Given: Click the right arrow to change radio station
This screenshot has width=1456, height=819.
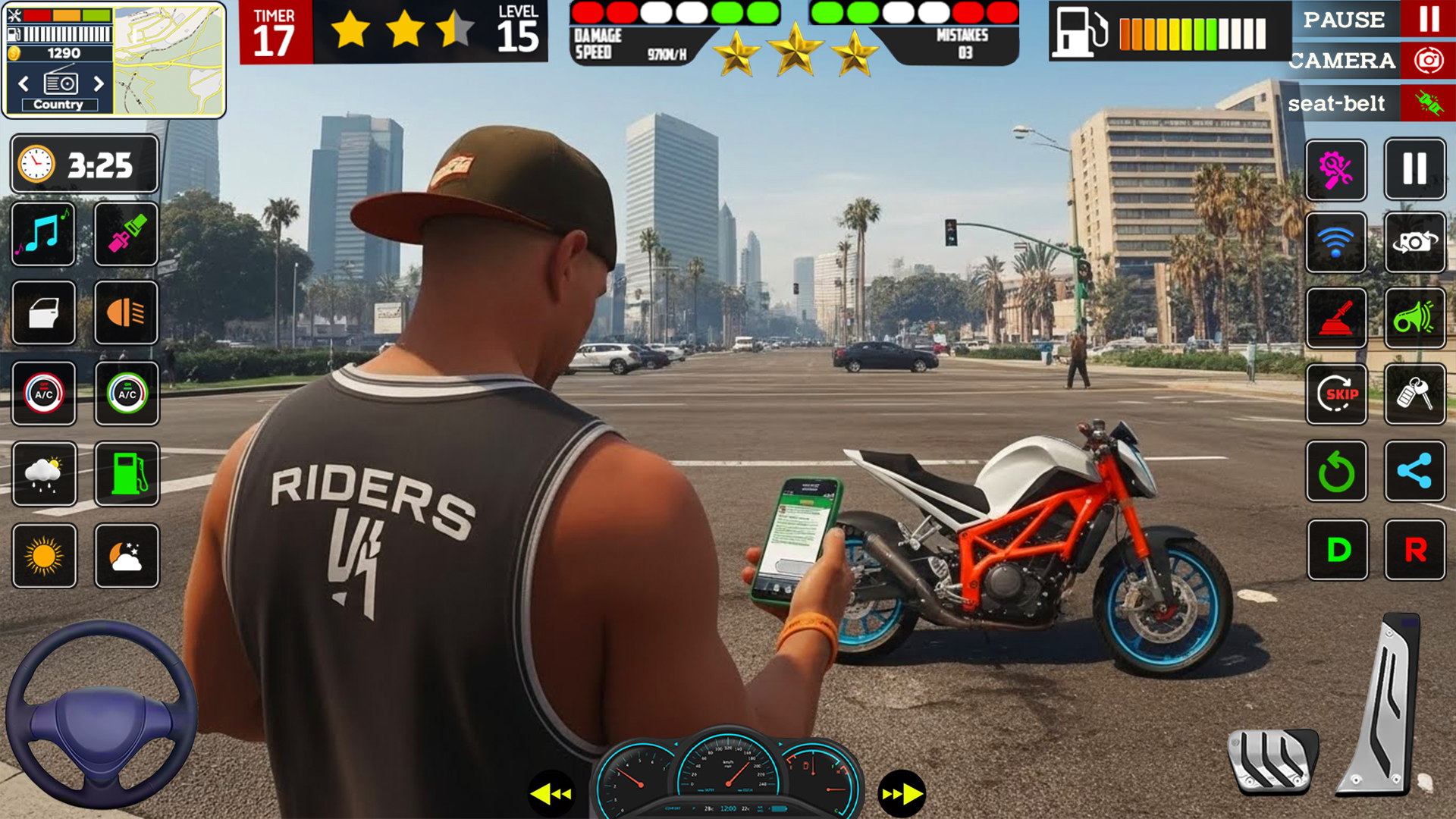Looking at the screenshot, I should pos(99,84).
